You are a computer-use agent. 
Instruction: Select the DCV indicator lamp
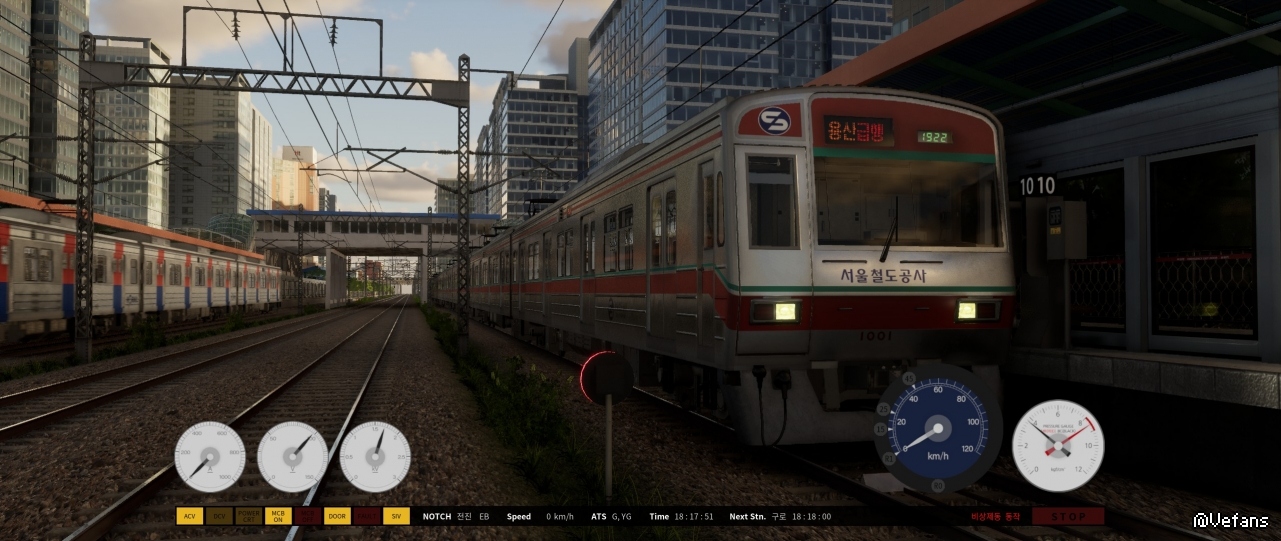[219, 516]
